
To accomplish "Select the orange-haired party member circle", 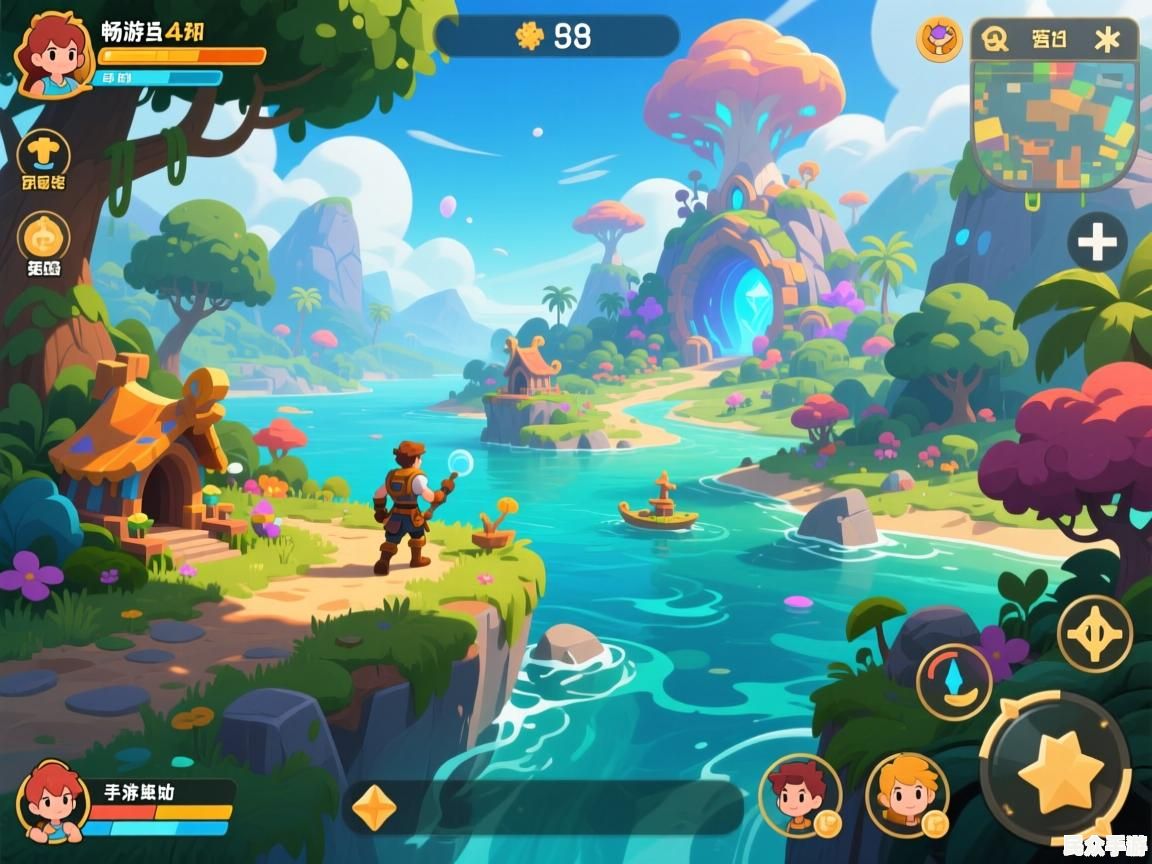I will coord(906,794).
